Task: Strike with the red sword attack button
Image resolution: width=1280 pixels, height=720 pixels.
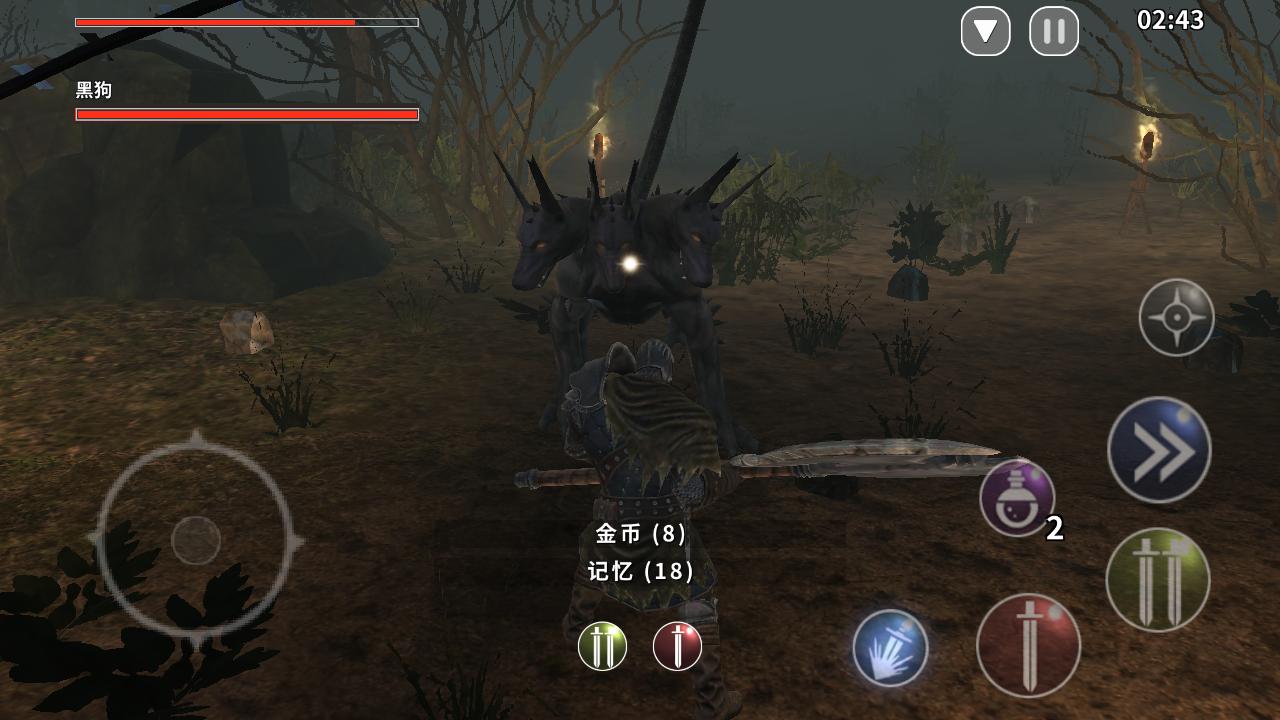Action: tap(1028, 645)
